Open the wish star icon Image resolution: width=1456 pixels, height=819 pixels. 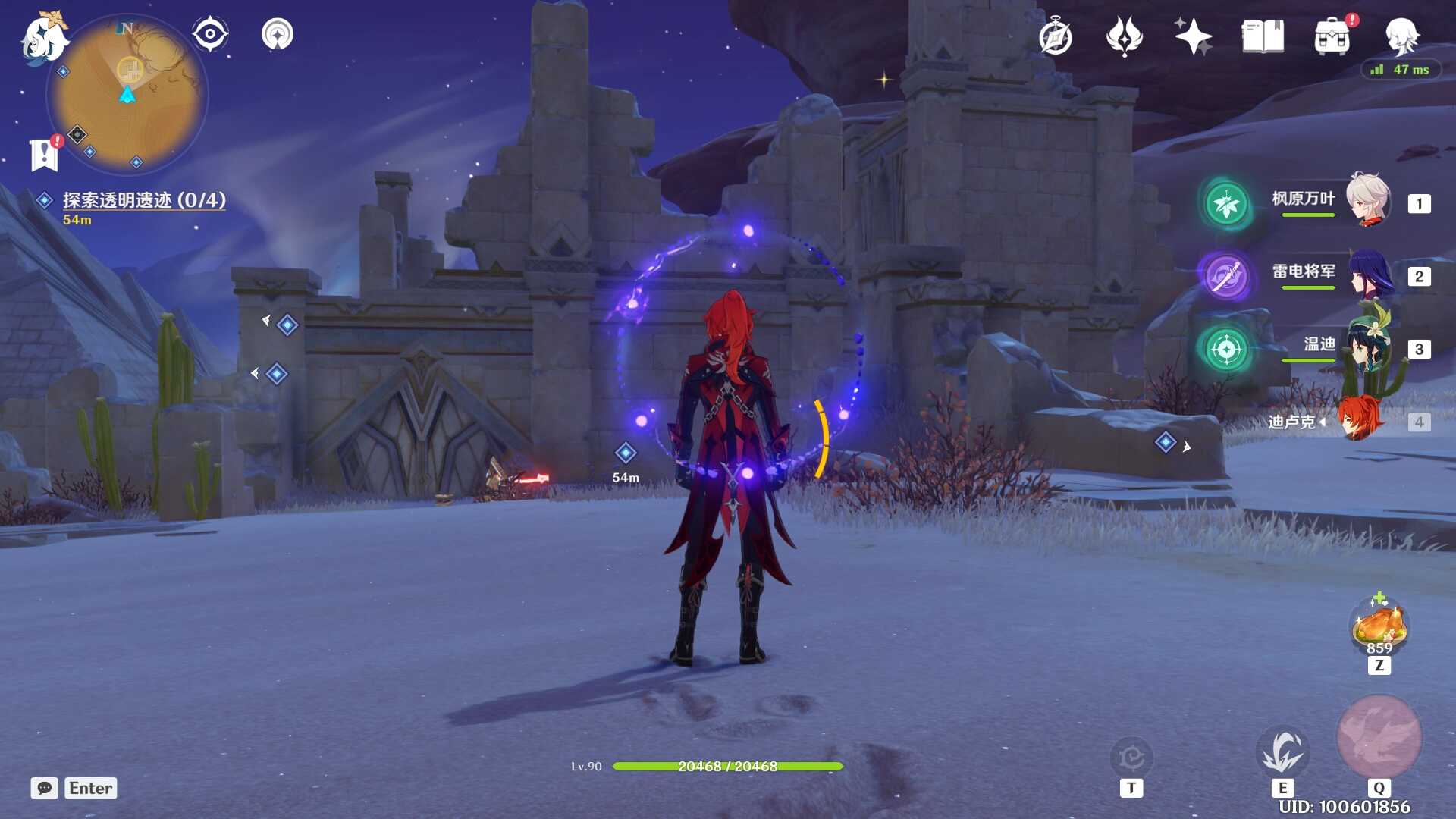(x=1193, y=36)
